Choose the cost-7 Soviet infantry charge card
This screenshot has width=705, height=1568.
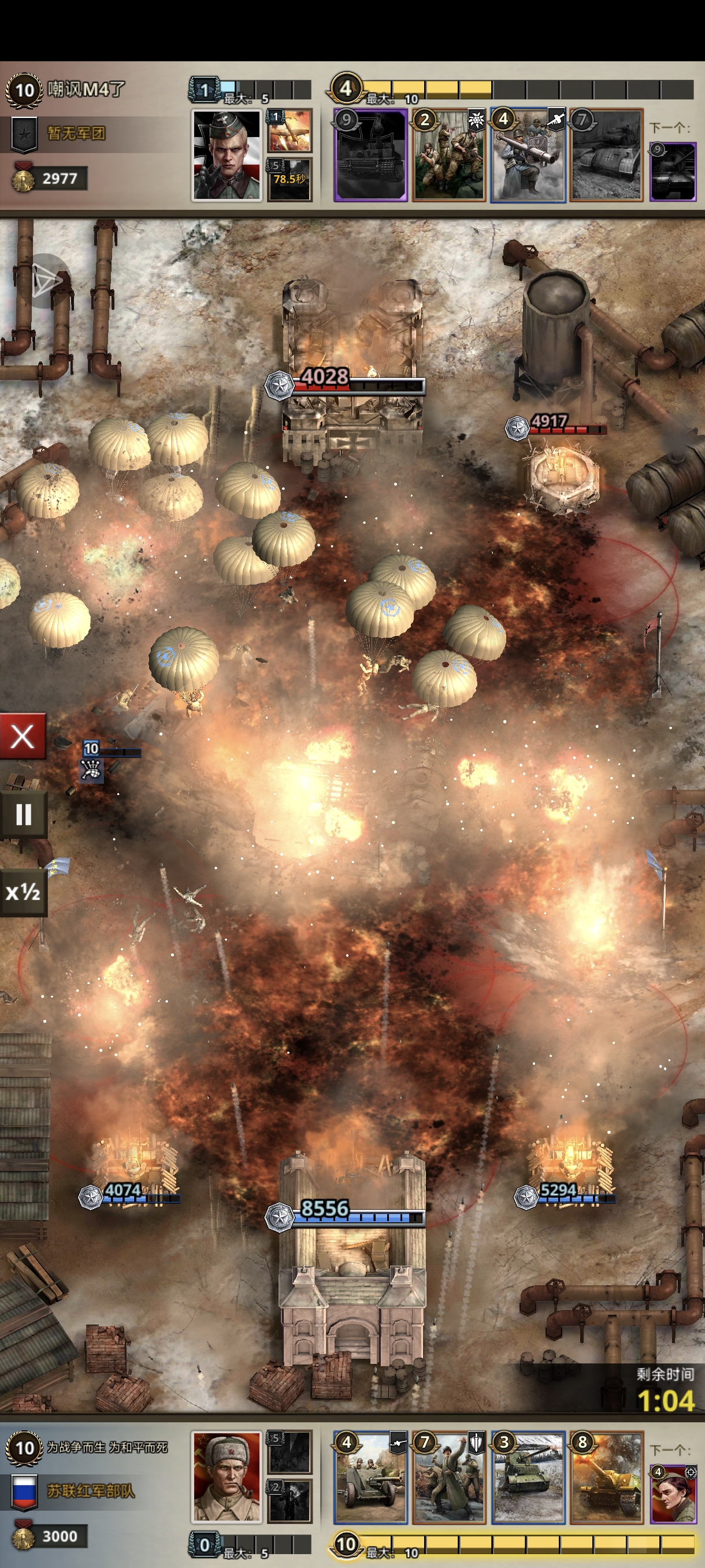click(x=449, y=1476)
